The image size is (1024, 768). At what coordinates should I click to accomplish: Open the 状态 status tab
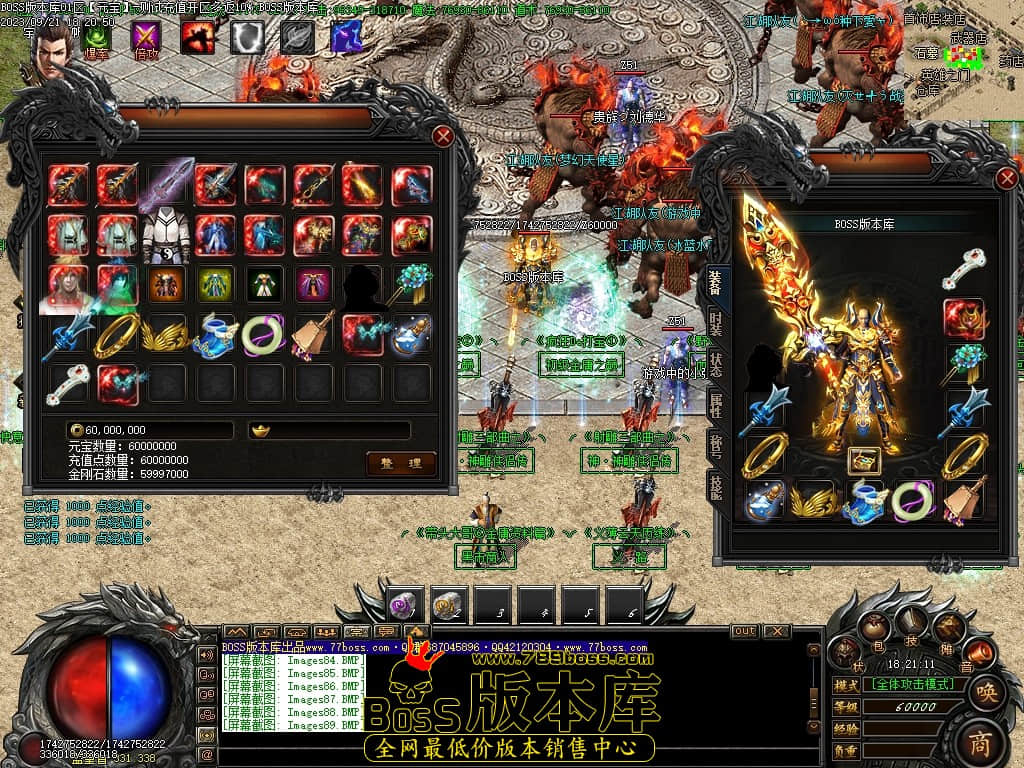click(716, 364)
